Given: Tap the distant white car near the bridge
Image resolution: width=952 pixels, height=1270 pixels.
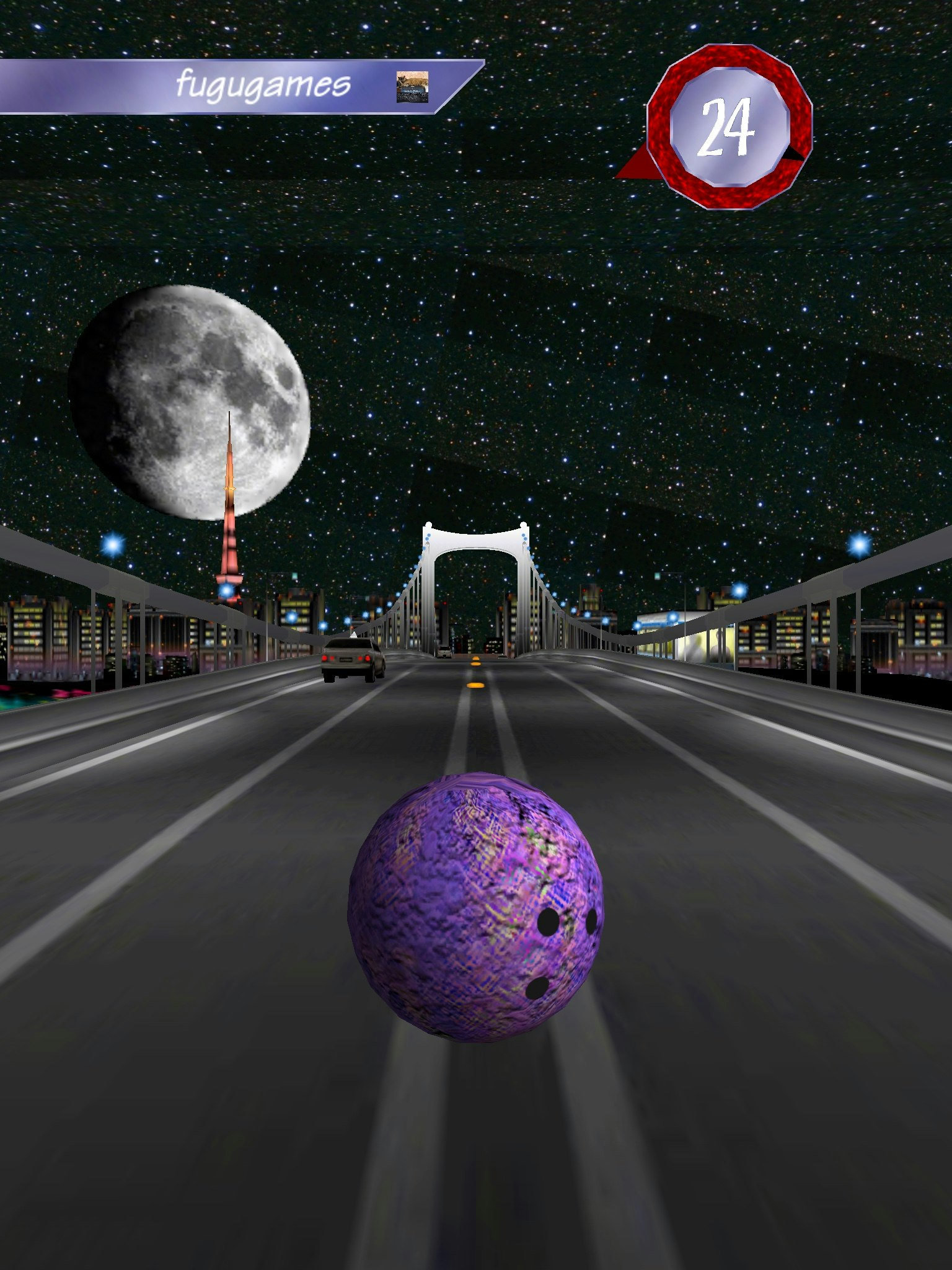Looking at the screenshot, I should [444, 651].
